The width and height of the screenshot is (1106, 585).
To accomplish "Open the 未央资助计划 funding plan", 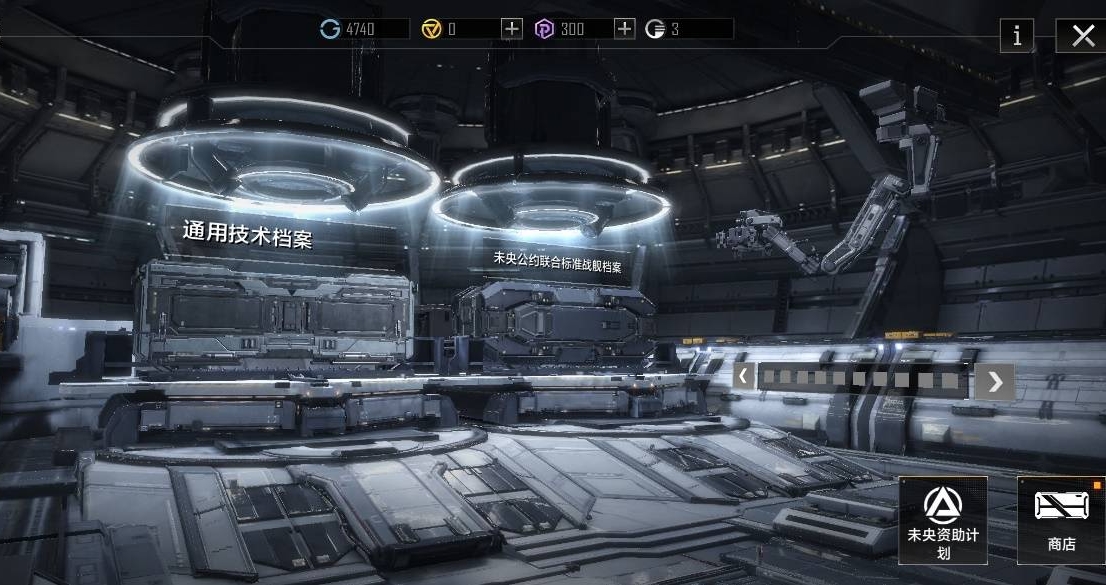I will point(943,520).
